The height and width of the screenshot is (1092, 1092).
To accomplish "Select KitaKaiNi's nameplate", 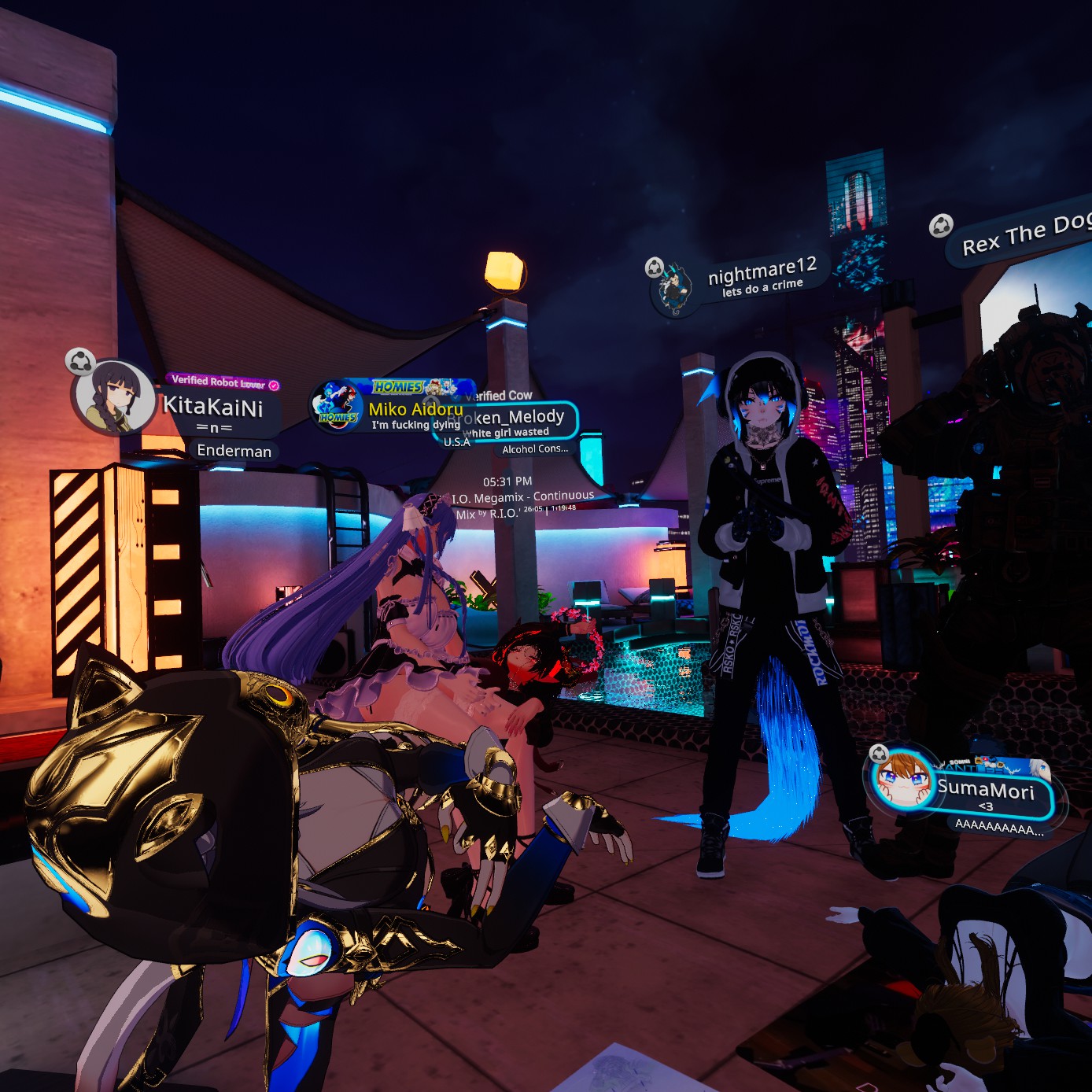I will 212,408.
